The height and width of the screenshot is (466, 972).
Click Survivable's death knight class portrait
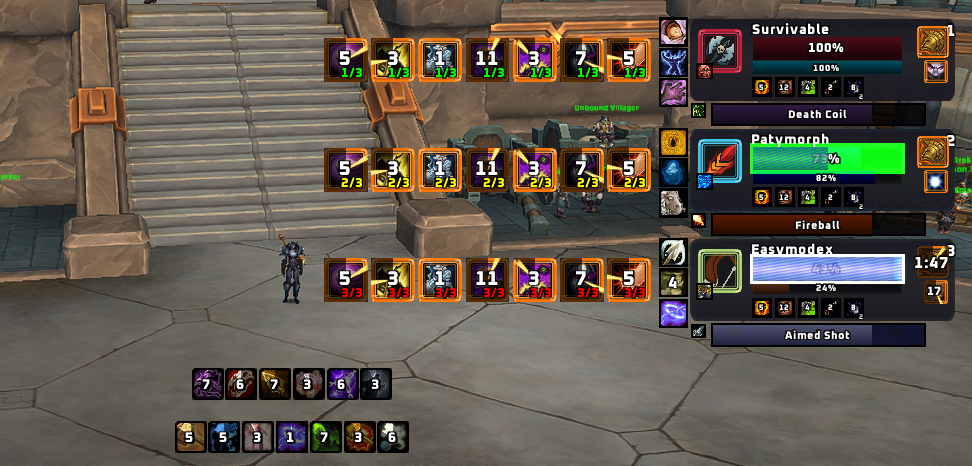pyautogui.click(x=720, y=50)
